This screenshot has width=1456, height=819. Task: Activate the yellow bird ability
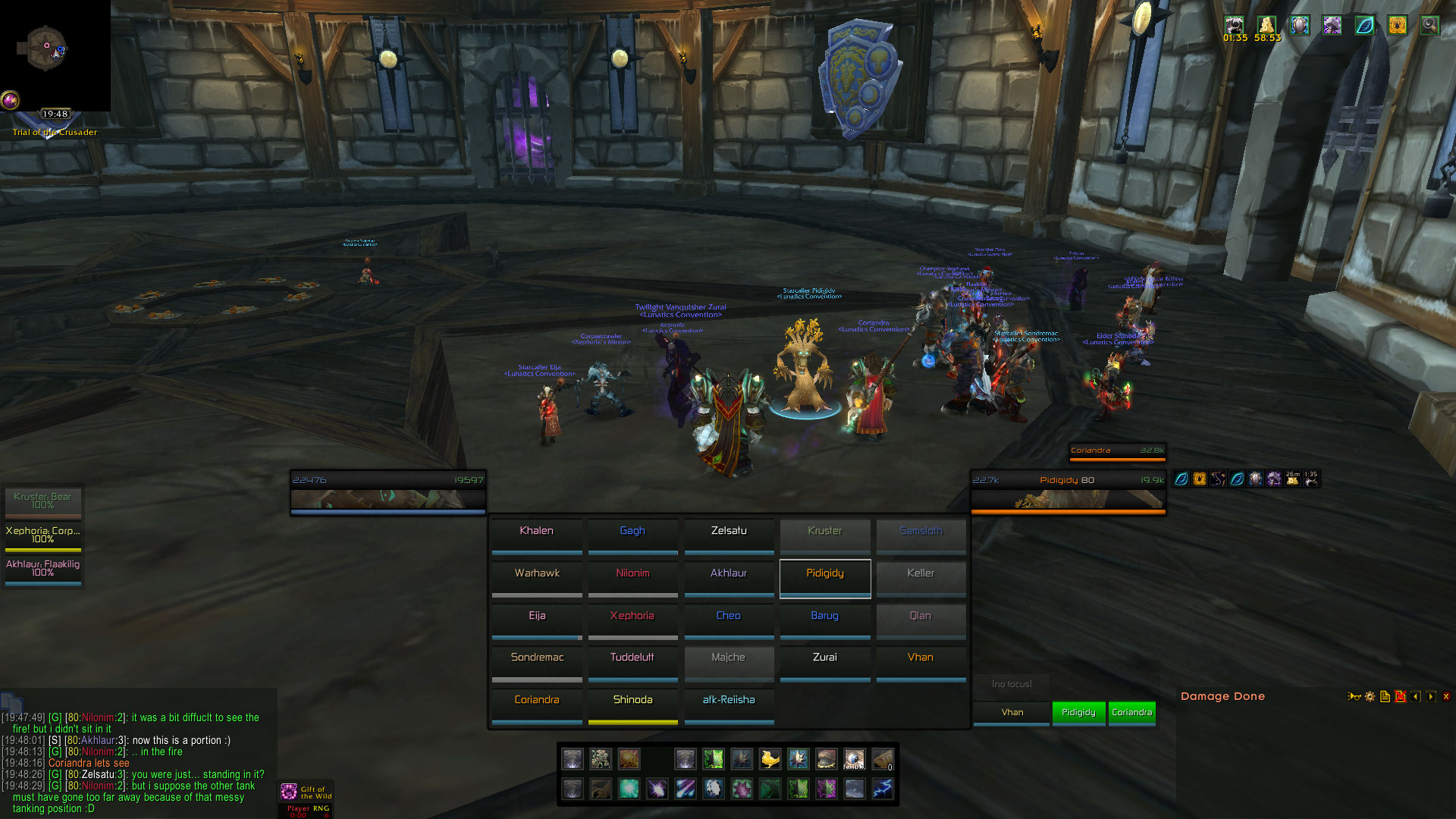(x=770, y=759)
